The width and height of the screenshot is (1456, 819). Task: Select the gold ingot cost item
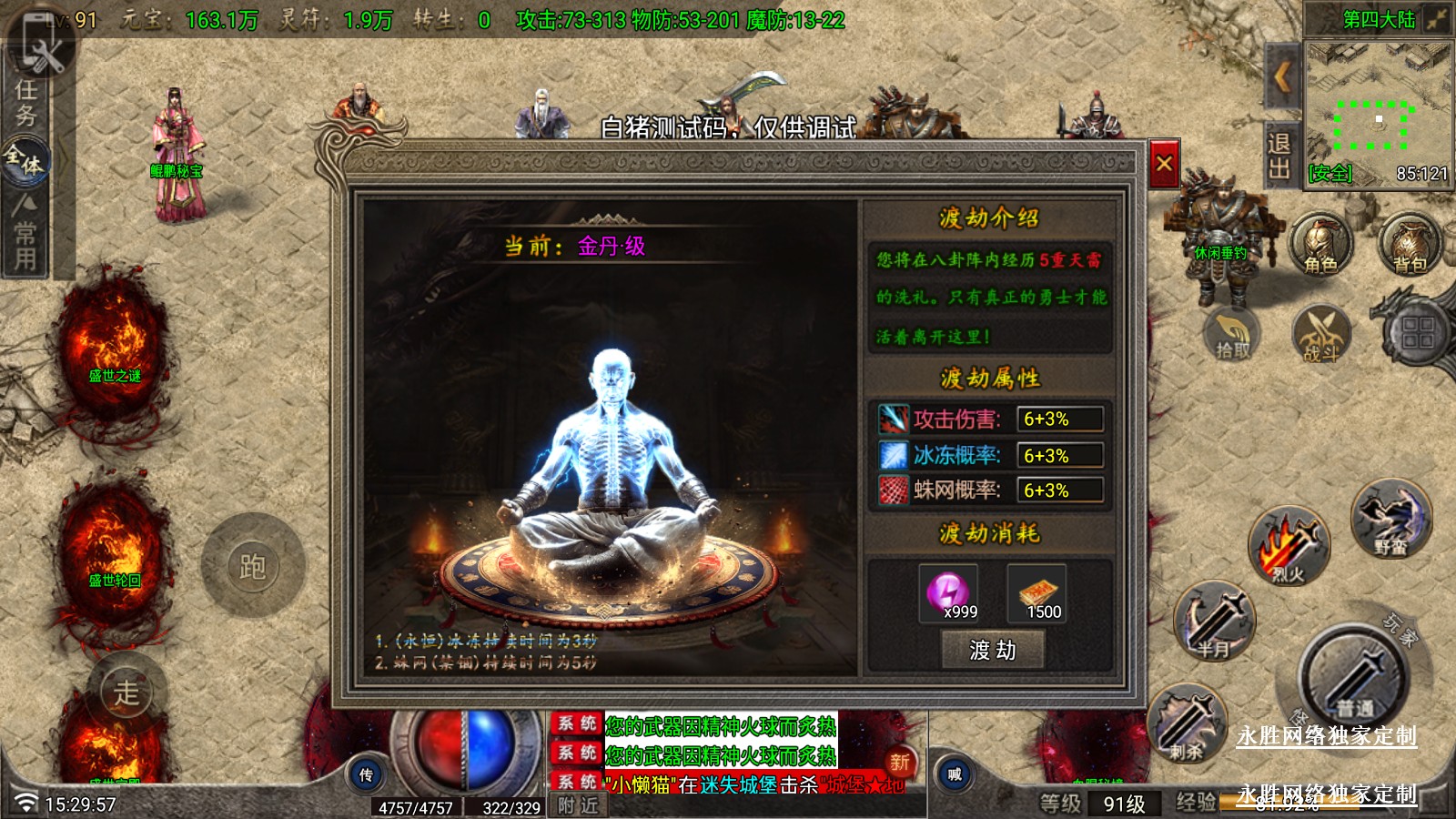tap(1036, 592)
